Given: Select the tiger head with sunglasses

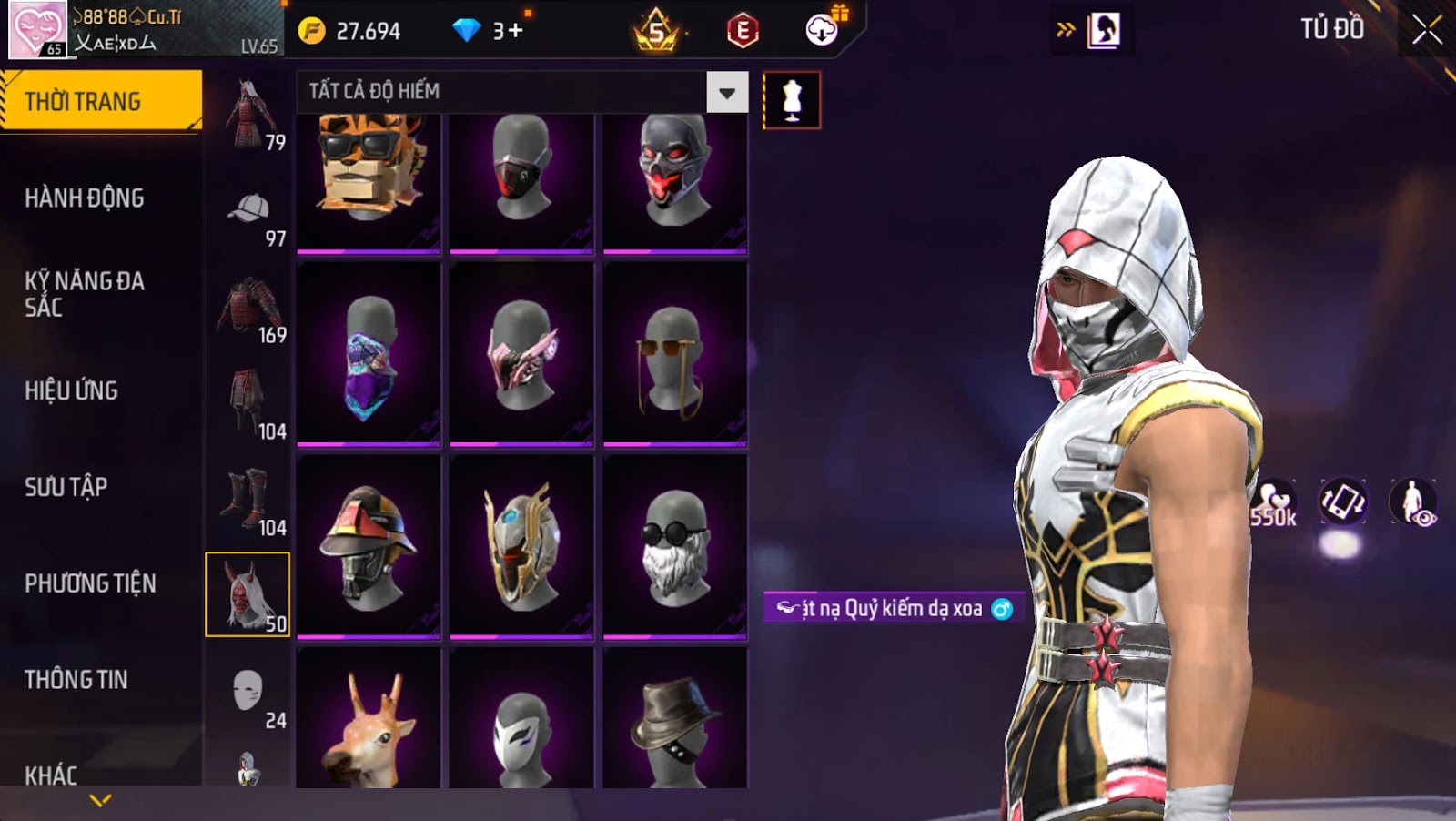Looking at the screenshot, I should coord(369,181).
